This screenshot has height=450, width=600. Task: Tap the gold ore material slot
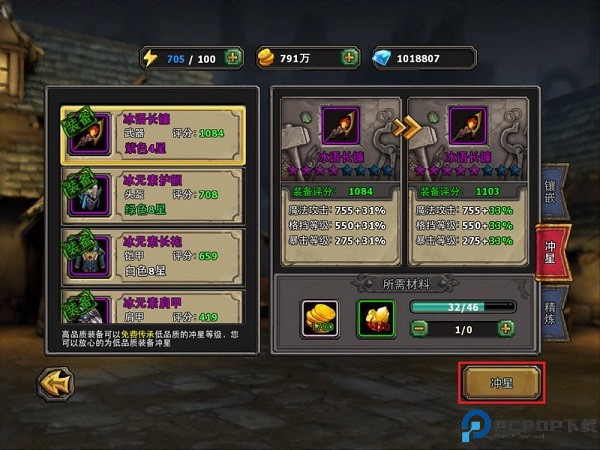pos(376,317)
